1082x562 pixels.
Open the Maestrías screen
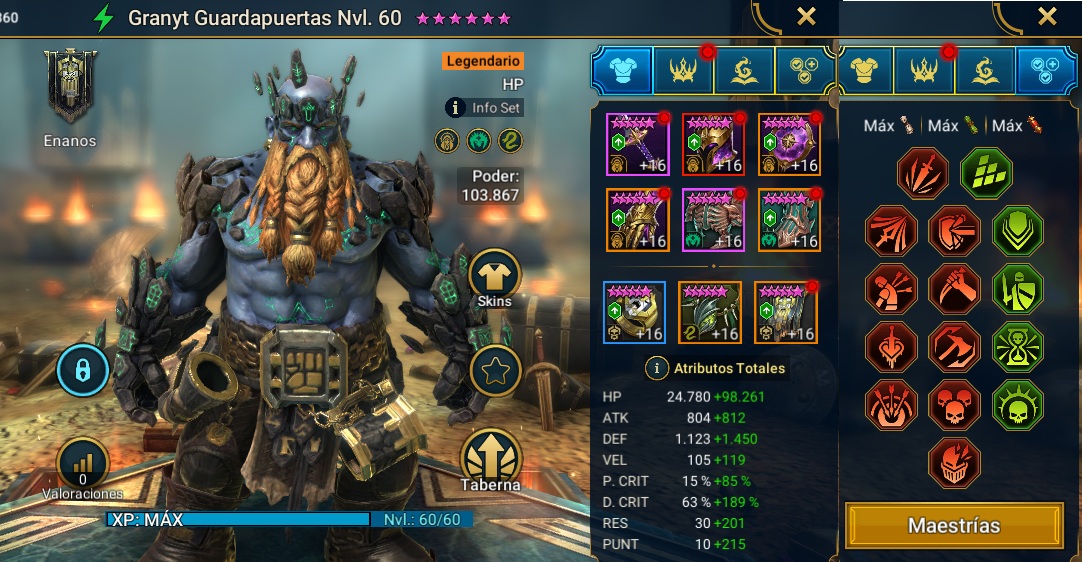coord(953,525)
